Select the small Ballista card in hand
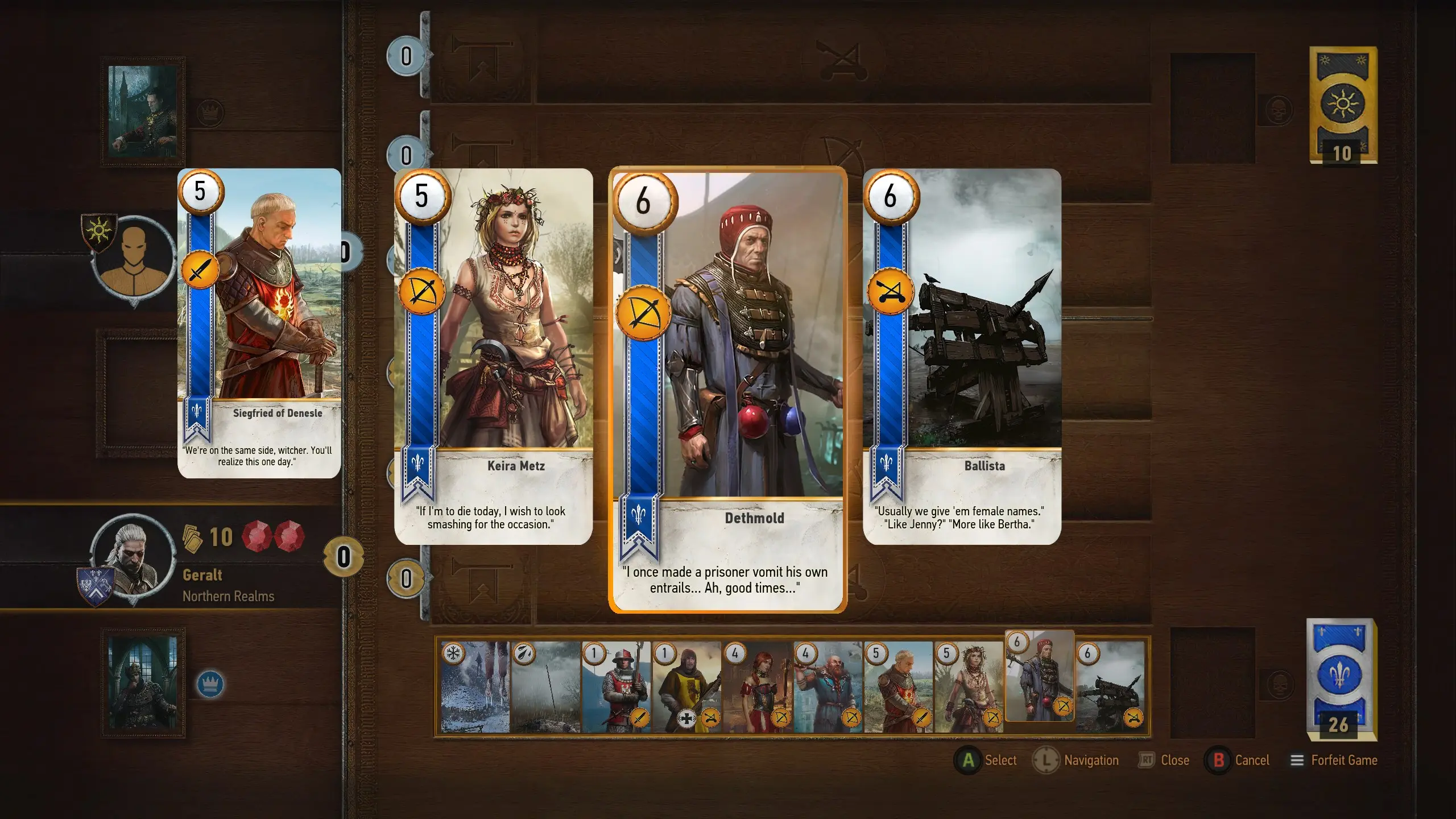This screenshot has height=819, width=1456. tap(1110, 687)
